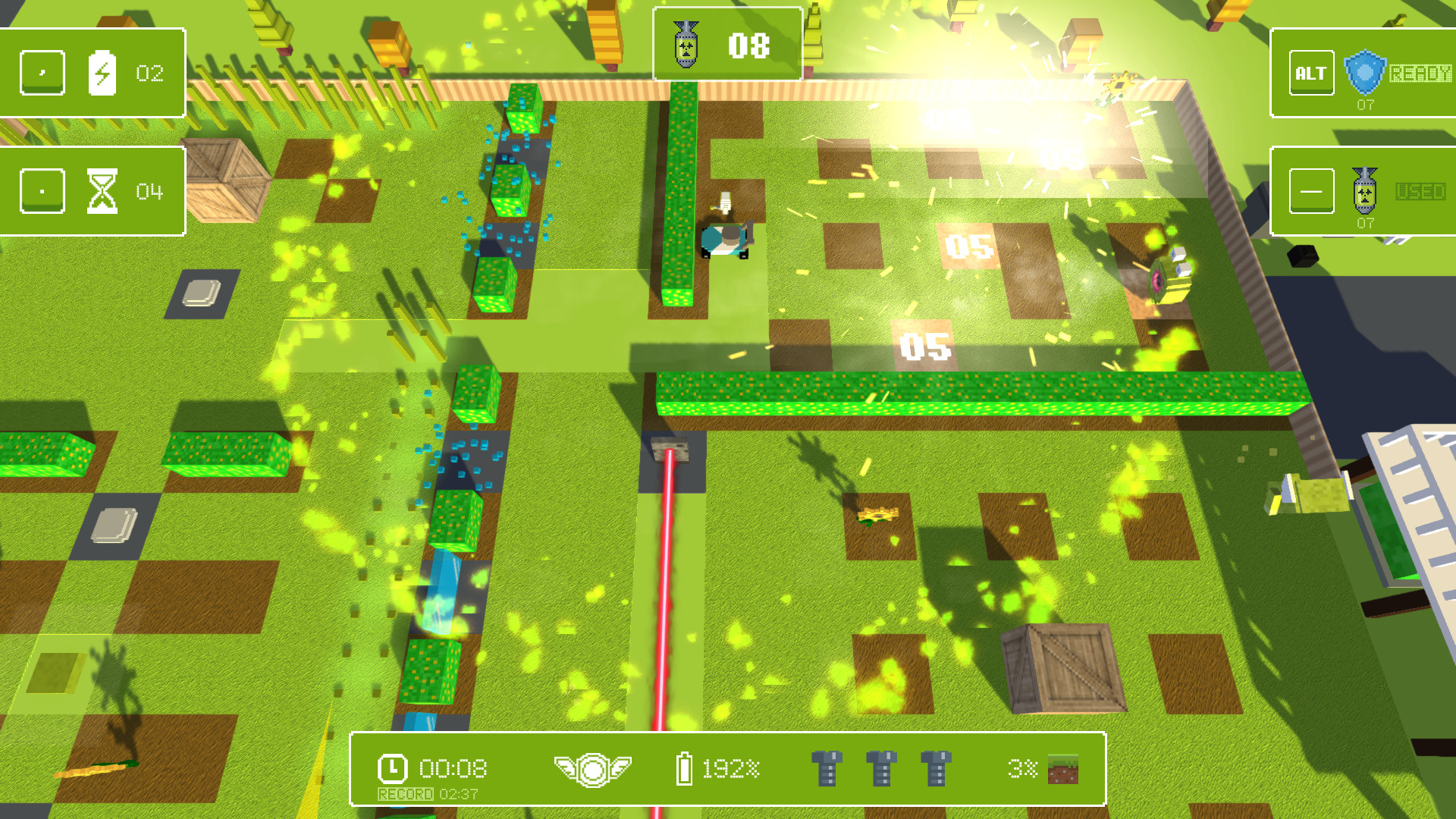Toggle the keybind square next to the hourglass
The image size is (1456, 819).
[x=42, y=191]
